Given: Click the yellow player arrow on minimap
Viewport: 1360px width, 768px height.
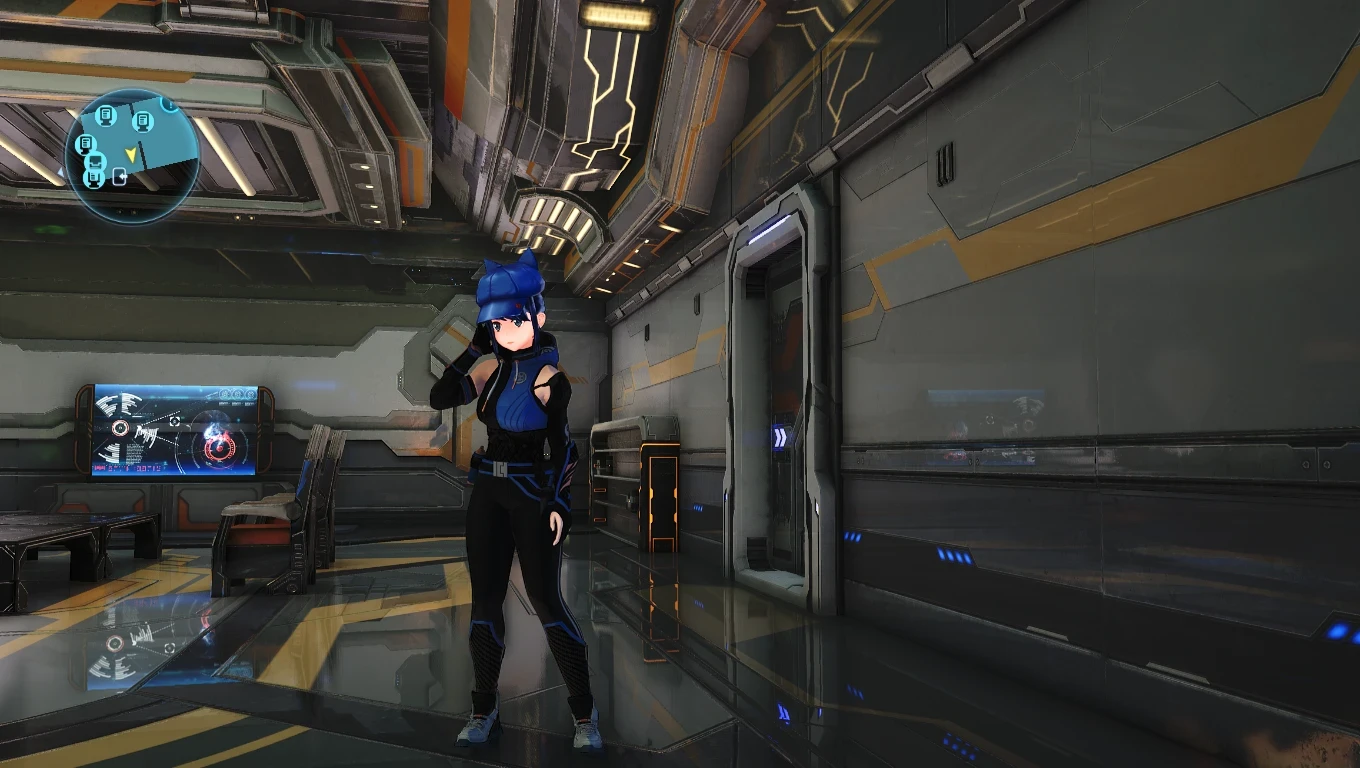Looking at the screenshot, I should [x=132, y=155].
